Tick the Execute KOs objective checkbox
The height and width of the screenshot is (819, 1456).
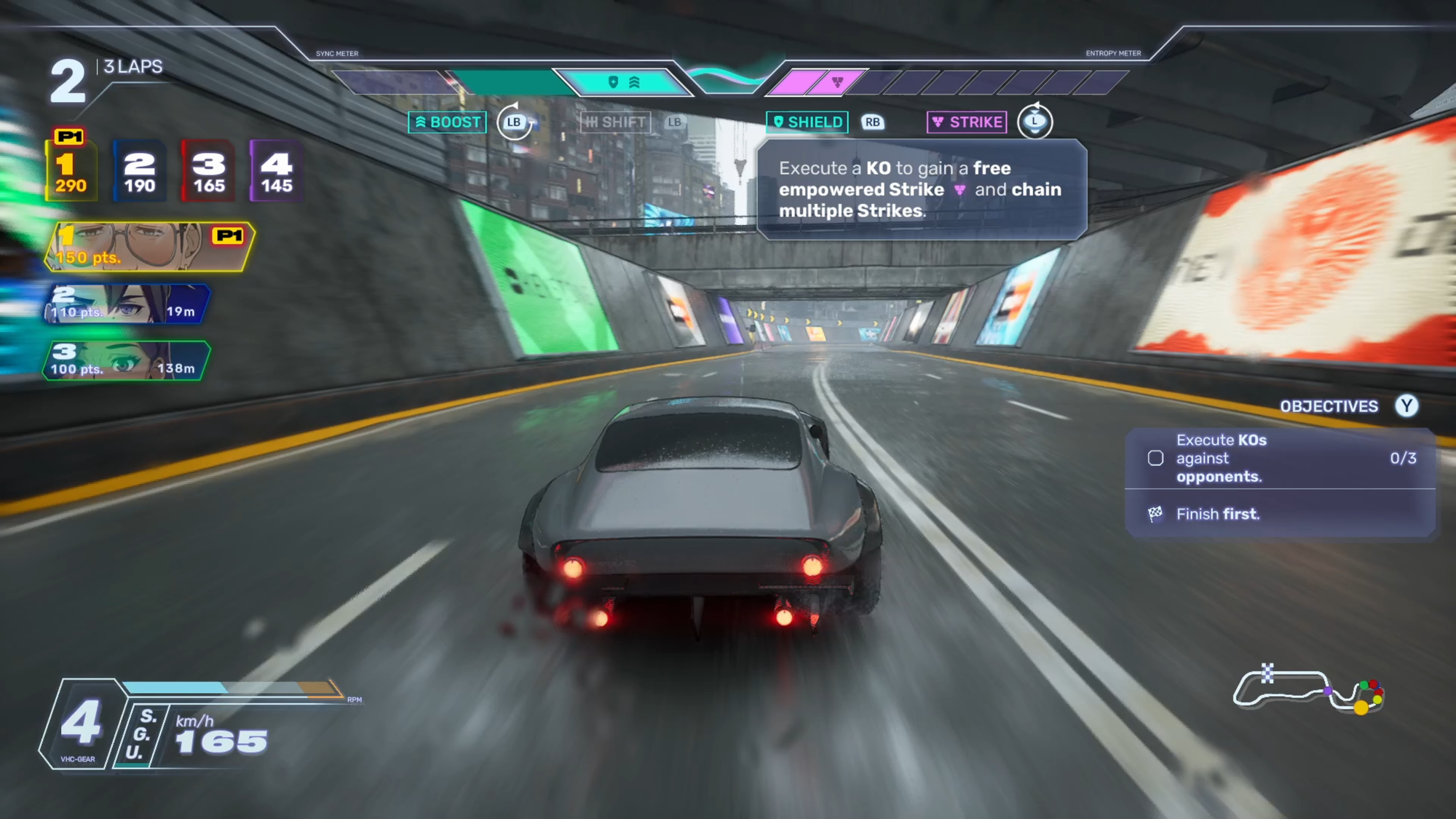(x=1155, y=459)
